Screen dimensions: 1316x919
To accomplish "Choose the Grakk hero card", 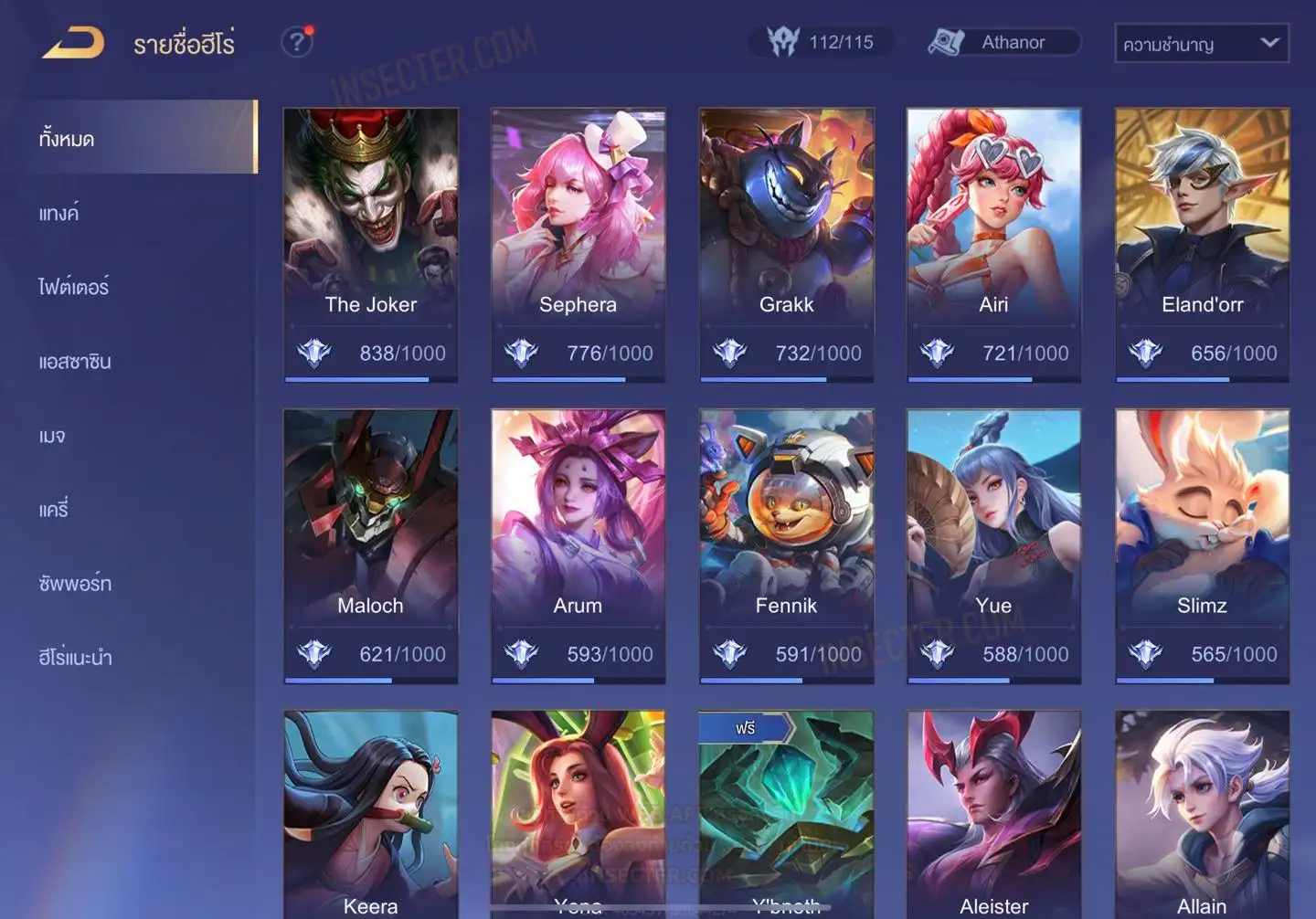I will (786, 244).
